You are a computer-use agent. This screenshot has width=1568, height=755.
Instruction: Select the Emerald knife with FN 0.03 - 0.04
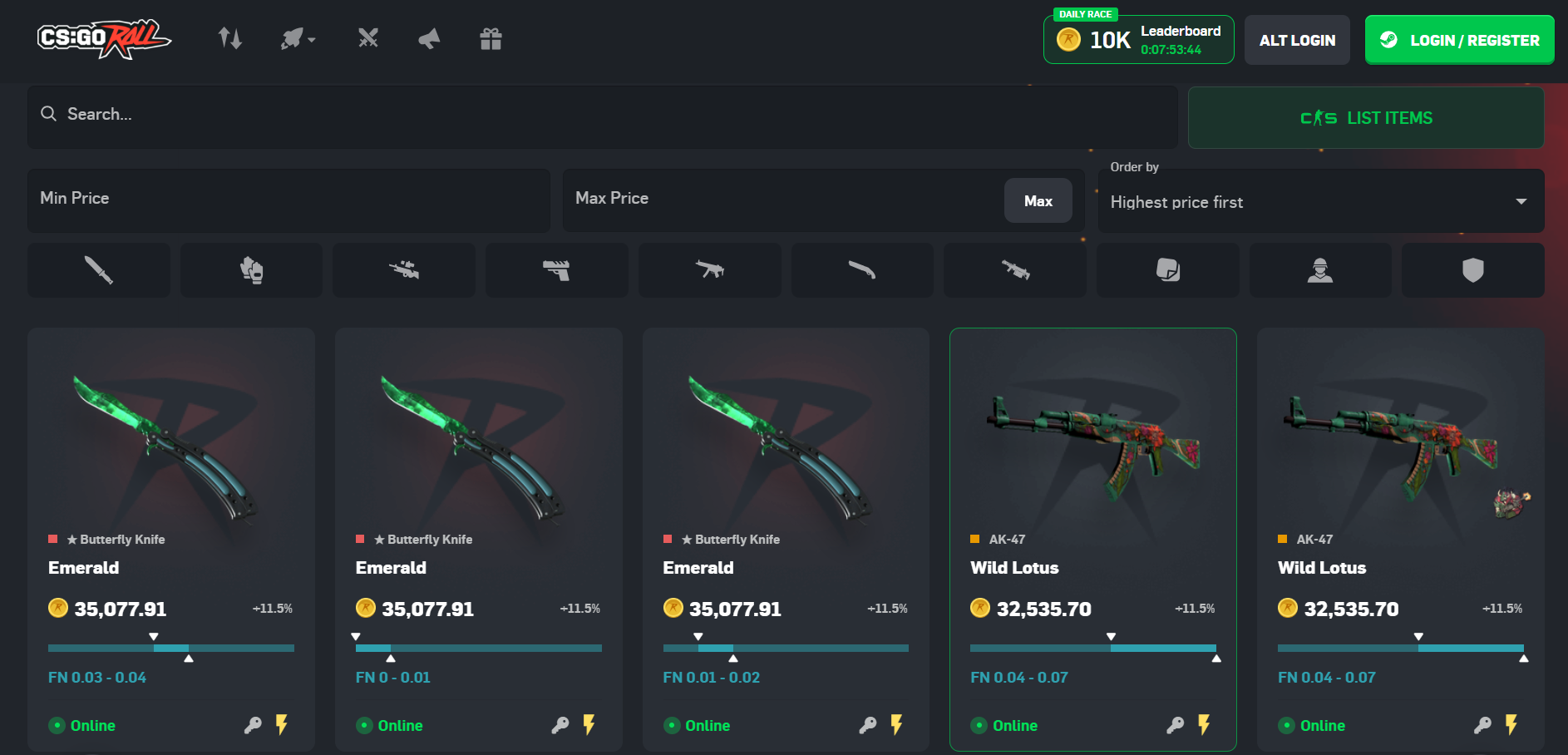click(170, 499)
